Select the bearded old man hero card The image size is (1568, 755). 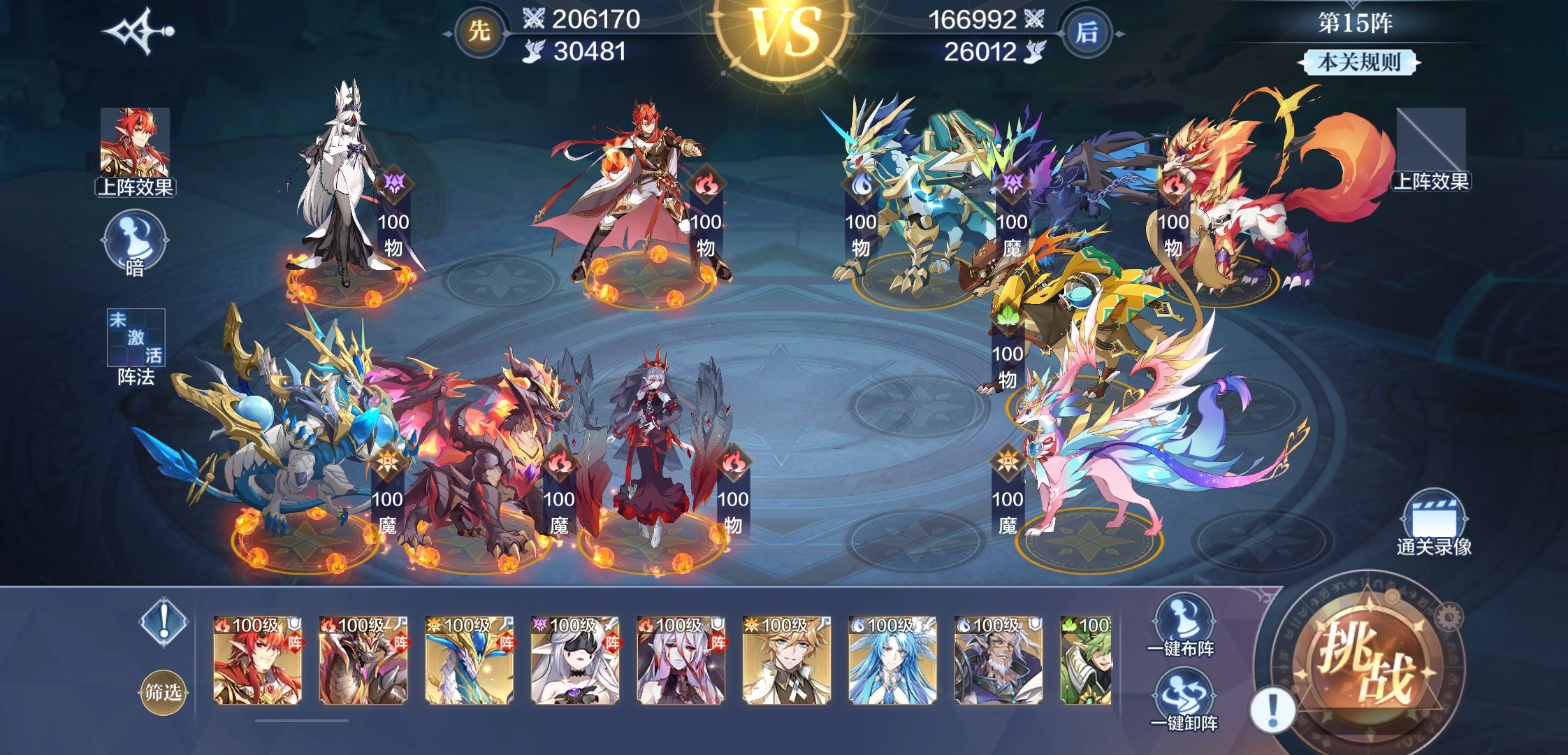999,661
